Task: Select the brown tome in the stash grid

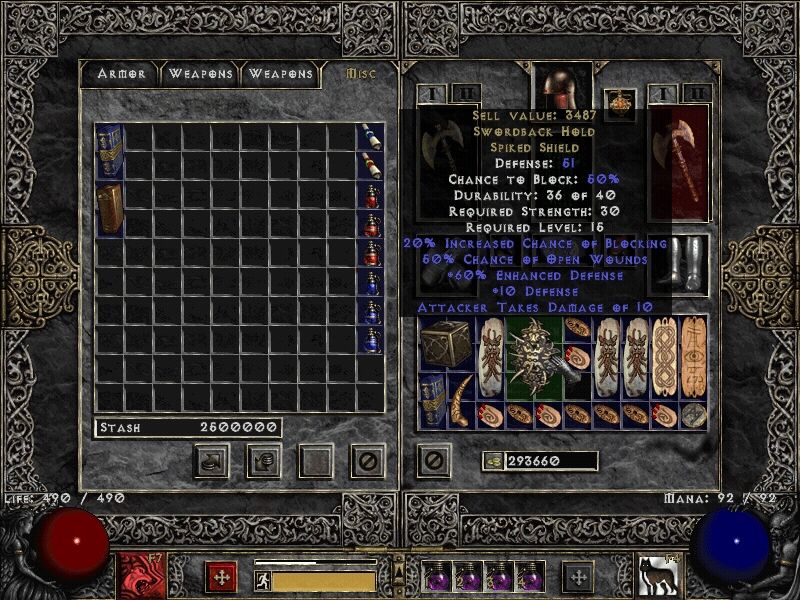Action: tap(109, 208)
